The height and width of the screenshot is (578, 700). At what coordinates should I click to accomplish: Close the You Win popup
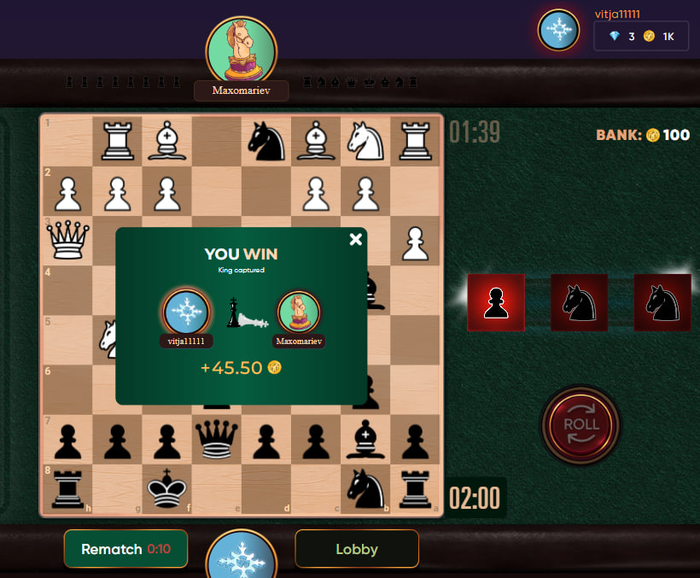coord(355,239)
